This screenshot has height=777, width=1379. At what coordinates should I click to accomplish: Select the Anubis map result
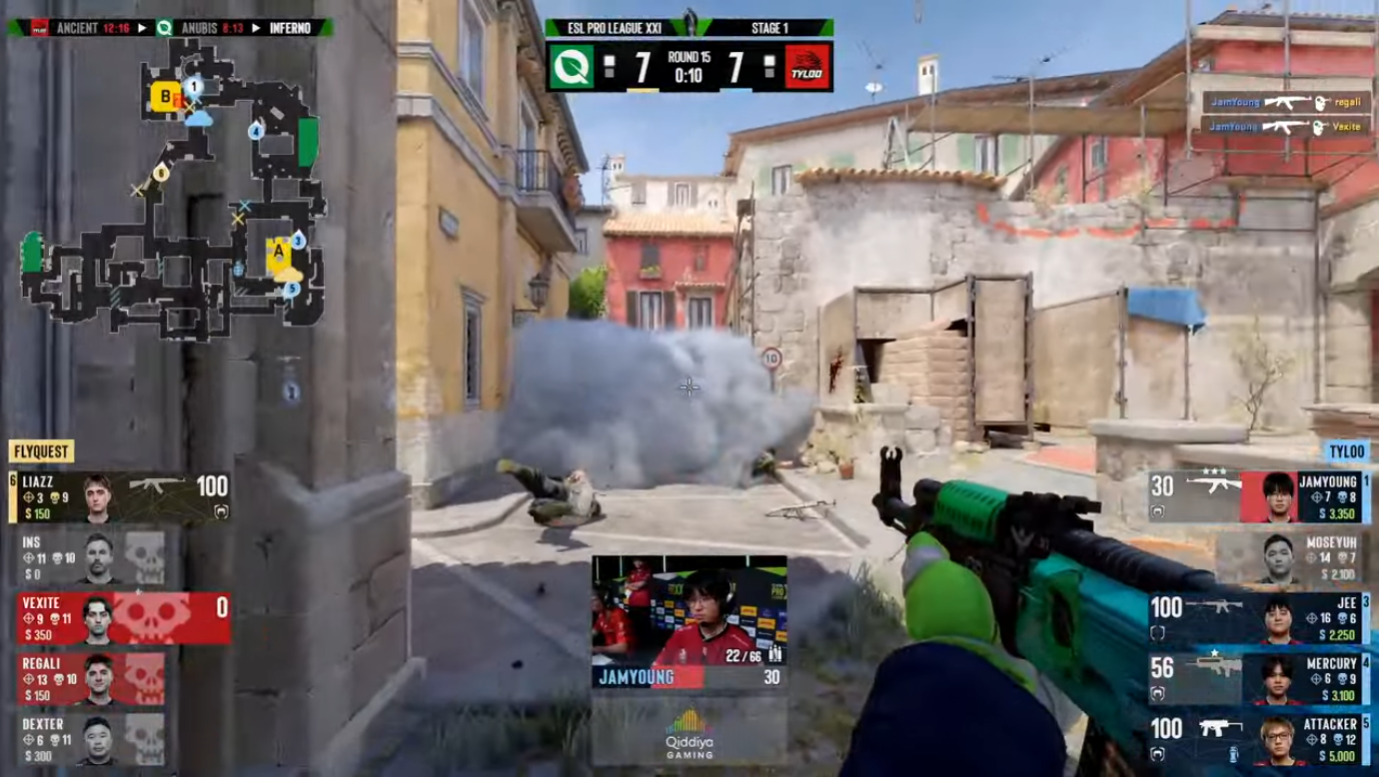point(202,27)
